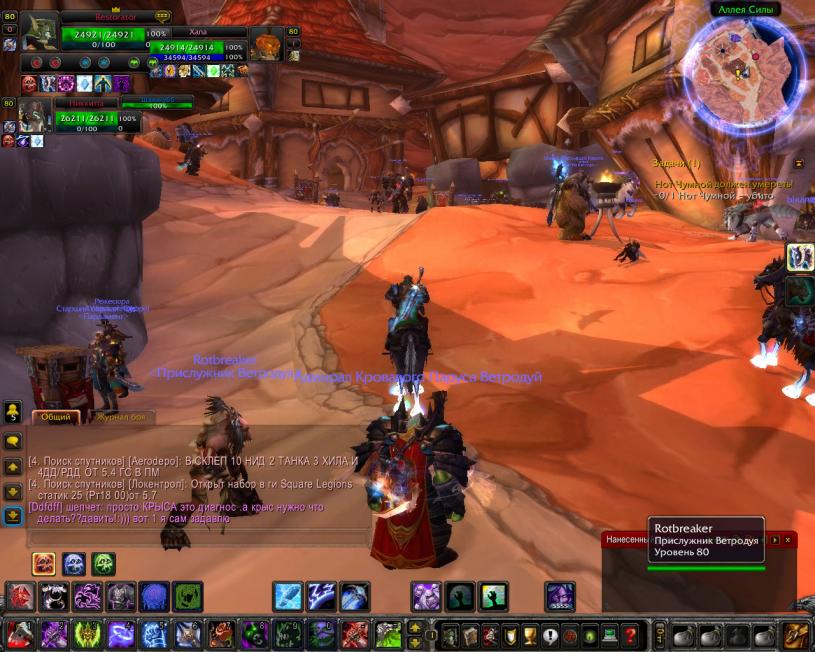The height and width of the screenshot is (652, 815).
Task: Activate the purple 5555 ability icon
Action: 560,597
